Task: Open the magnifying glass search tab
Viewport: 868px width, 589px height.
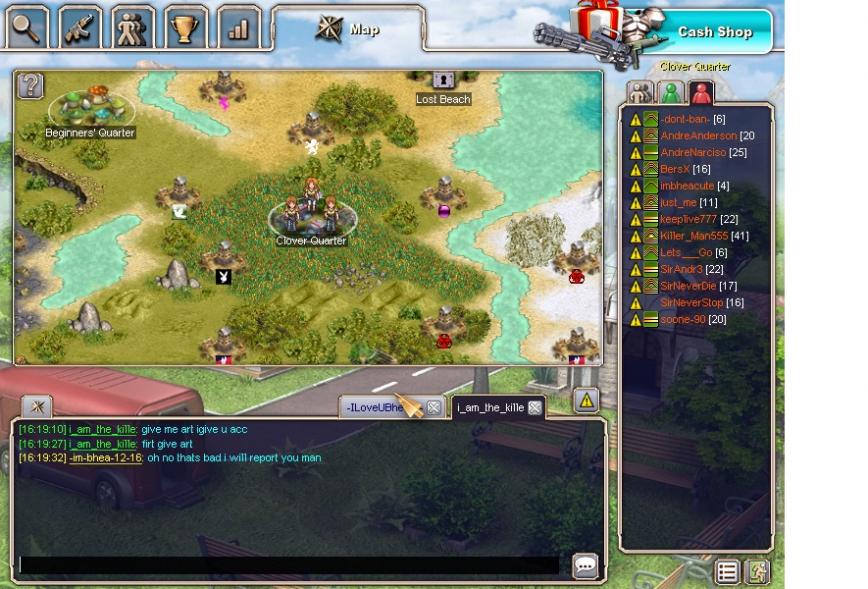Action: coord(27,27)
